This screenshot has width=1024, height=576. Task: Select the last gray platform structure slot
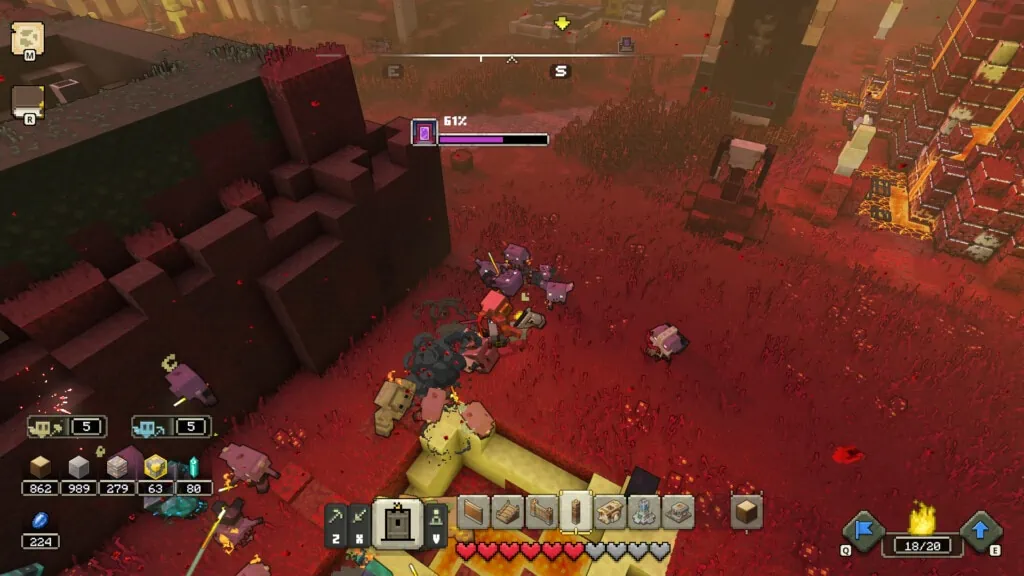[x=677, y=512]
